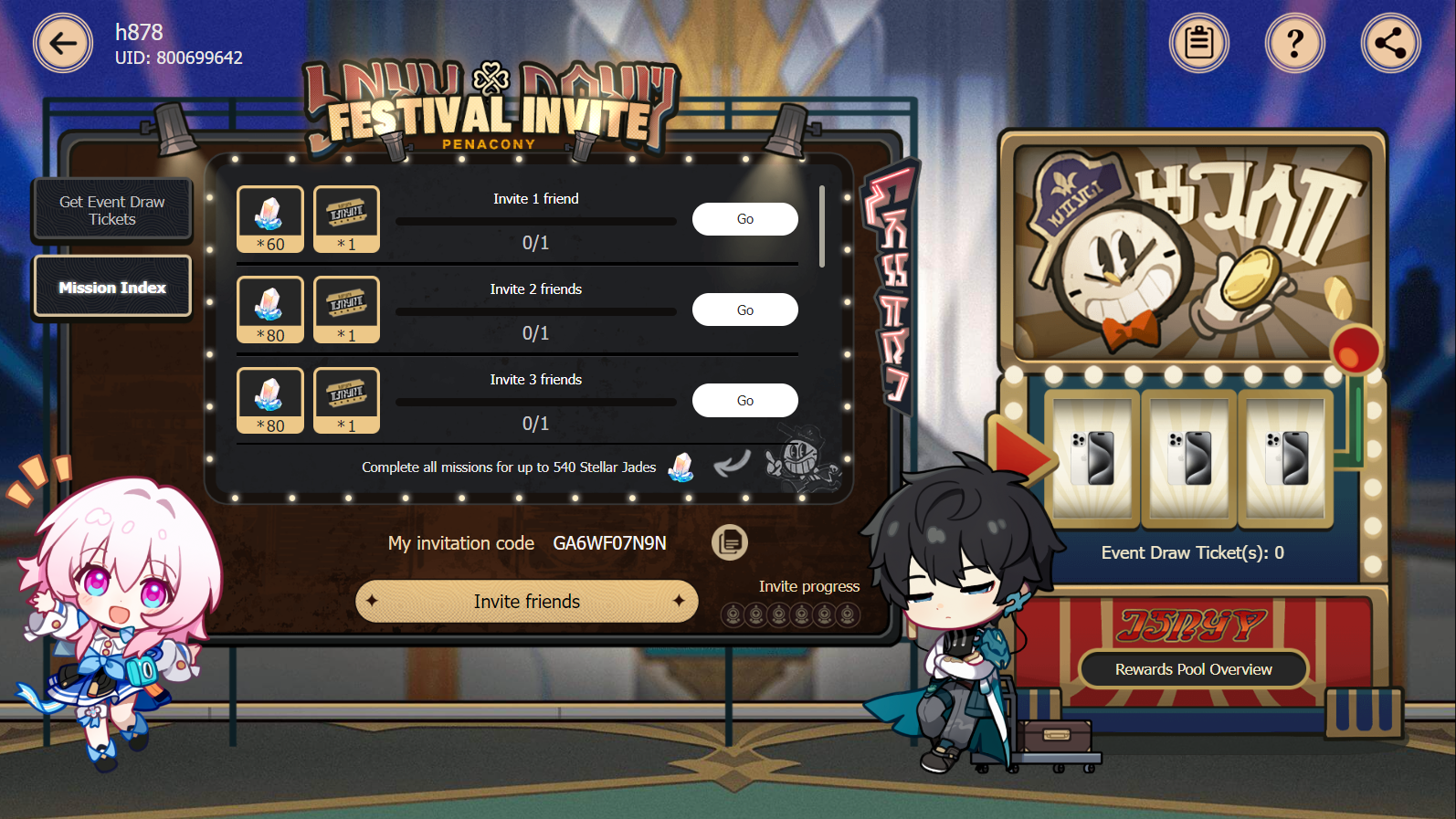The width and height of the screenshot is (1456, 819).
Task: Open the event details clipboard icon
Action: pyautogui.click(x=1198, y=42)
